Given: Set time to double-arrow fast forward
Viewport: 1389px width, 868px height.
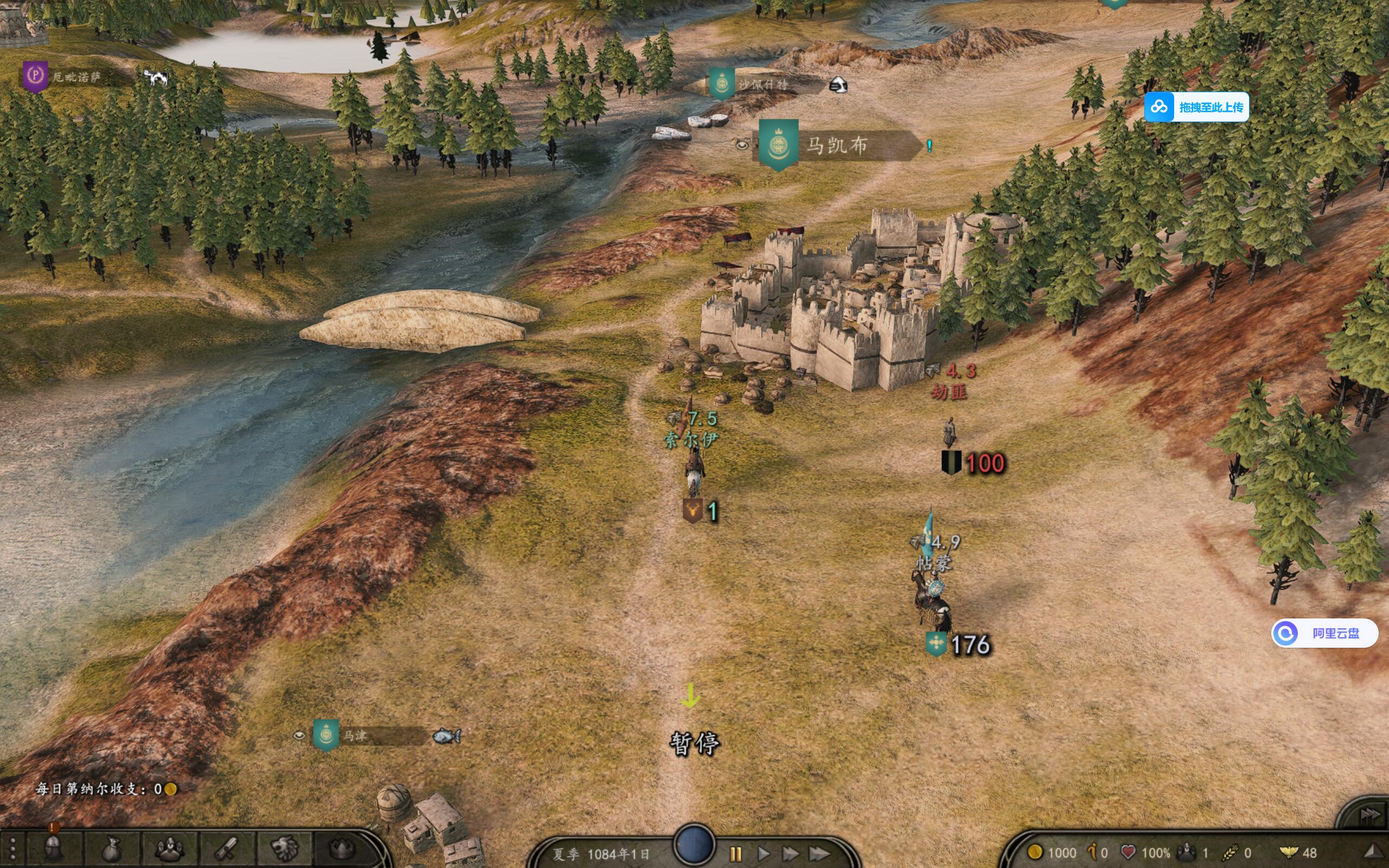Looking at the screenshot, I should coord(791,854).
